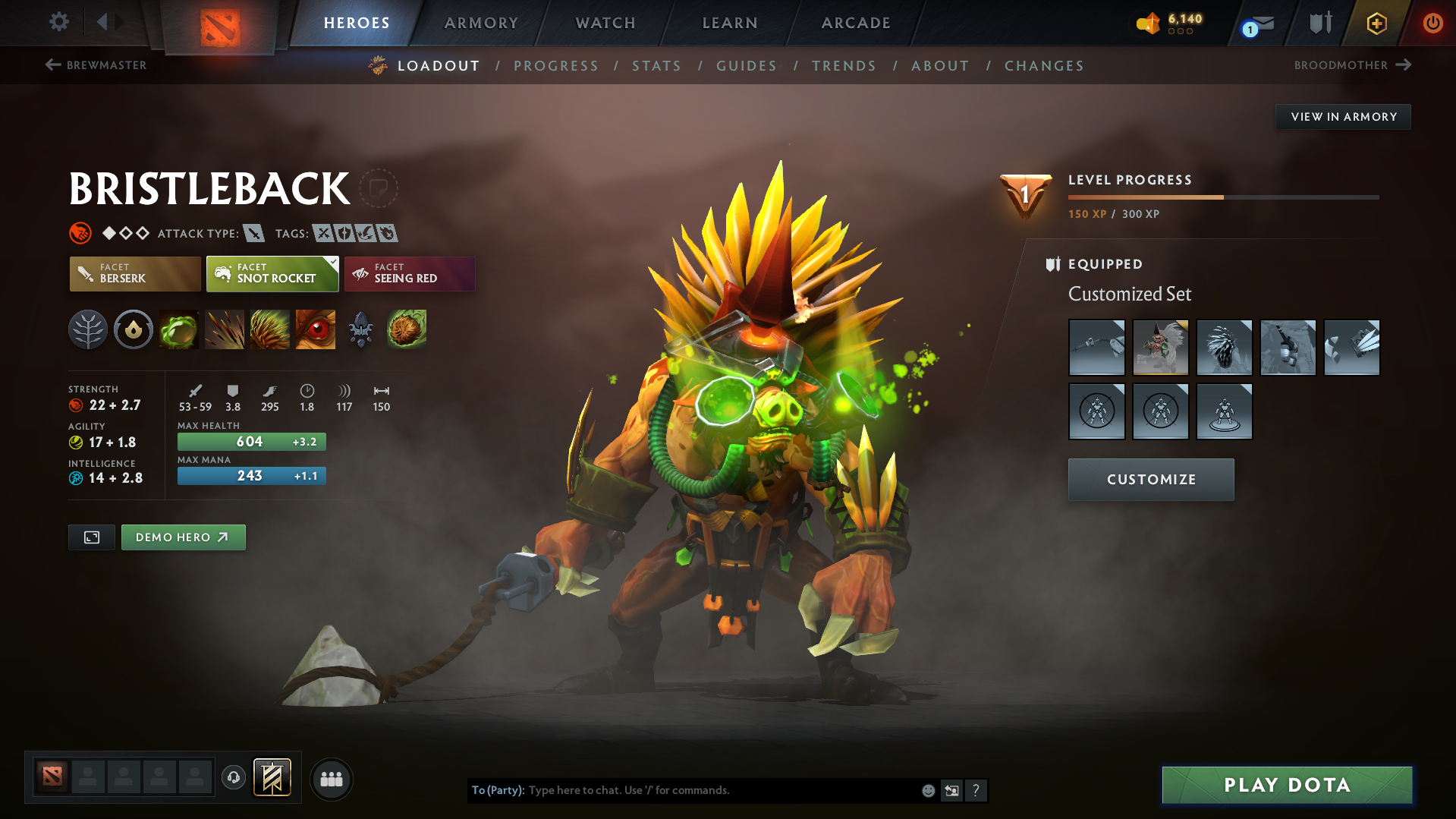Click the PLAY DOTA button
The image size is (1456, 819).
pyautogui.click(x=1286, y=785)
